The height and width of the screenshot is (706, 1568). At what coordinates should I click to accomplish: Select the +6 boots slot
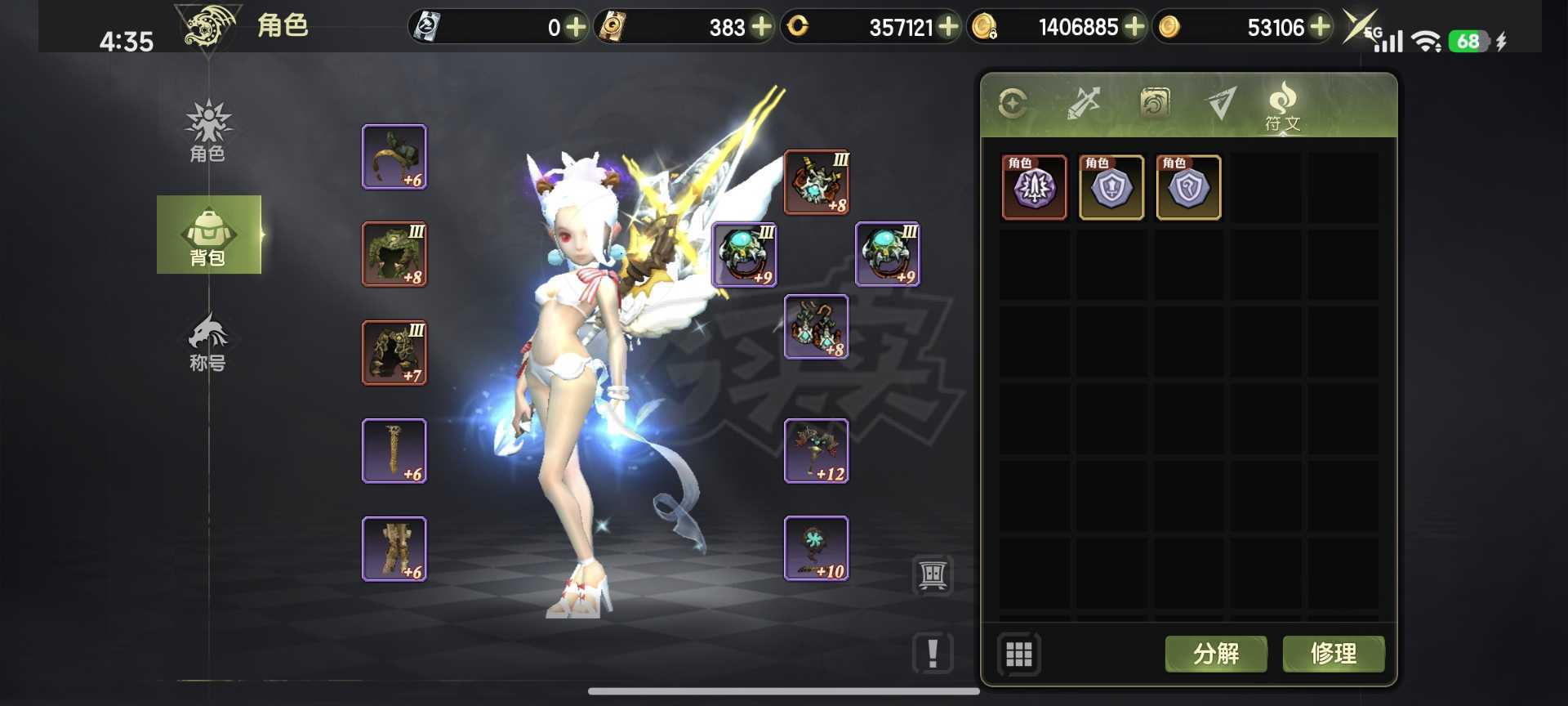(394, 548)
